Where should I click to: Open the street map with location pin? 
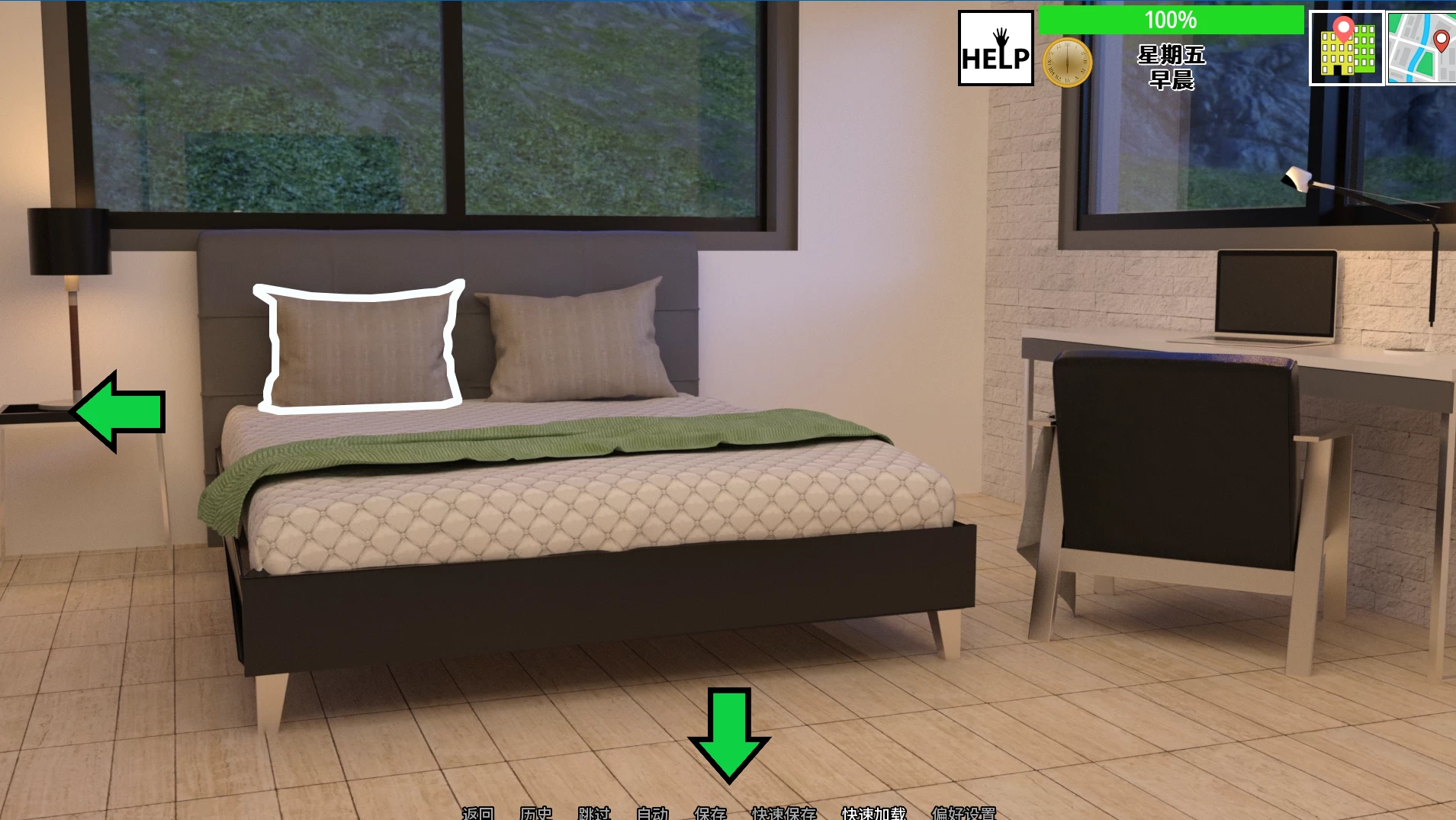(1420, 47)
